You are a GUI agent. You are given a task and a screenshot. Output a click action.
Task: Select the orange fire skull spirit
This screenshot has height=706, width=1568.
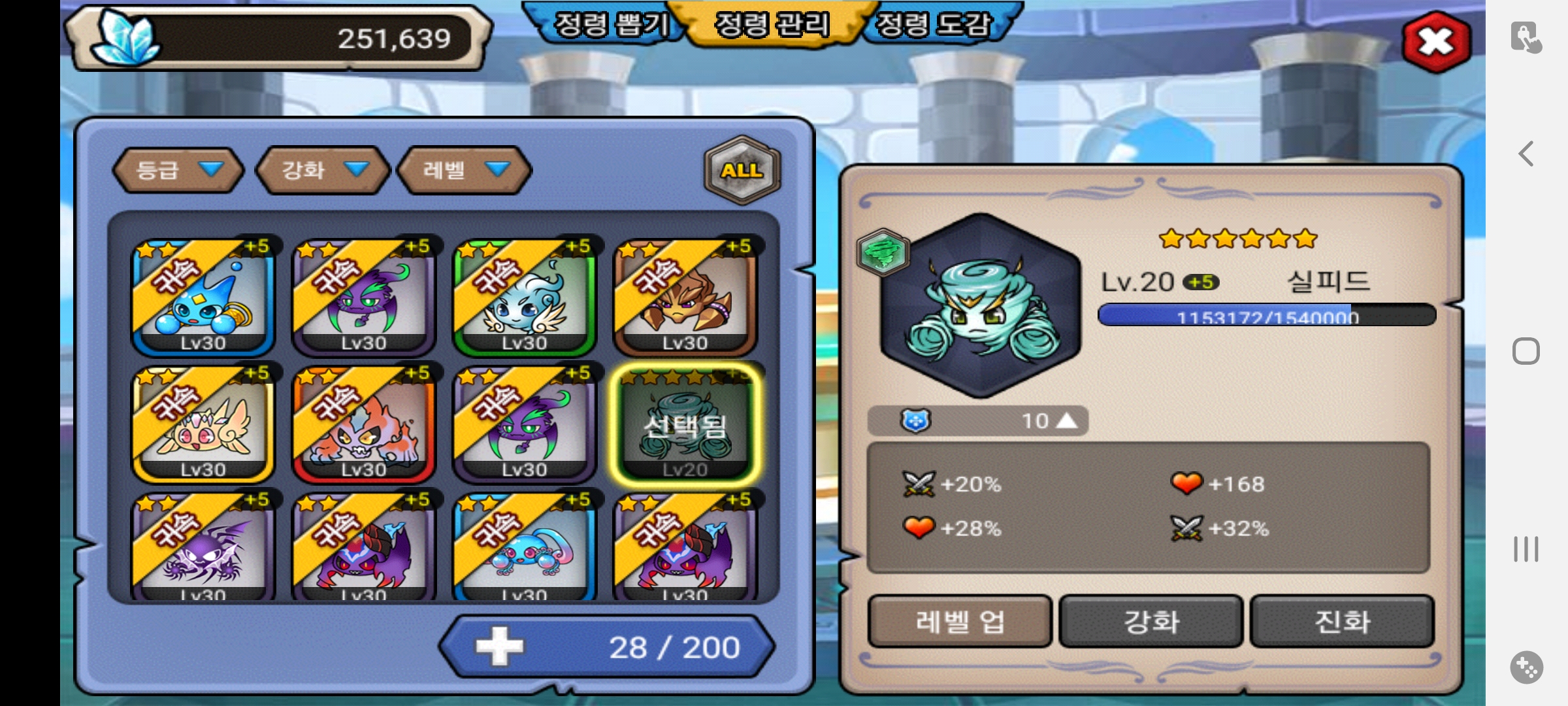point(363,424)
